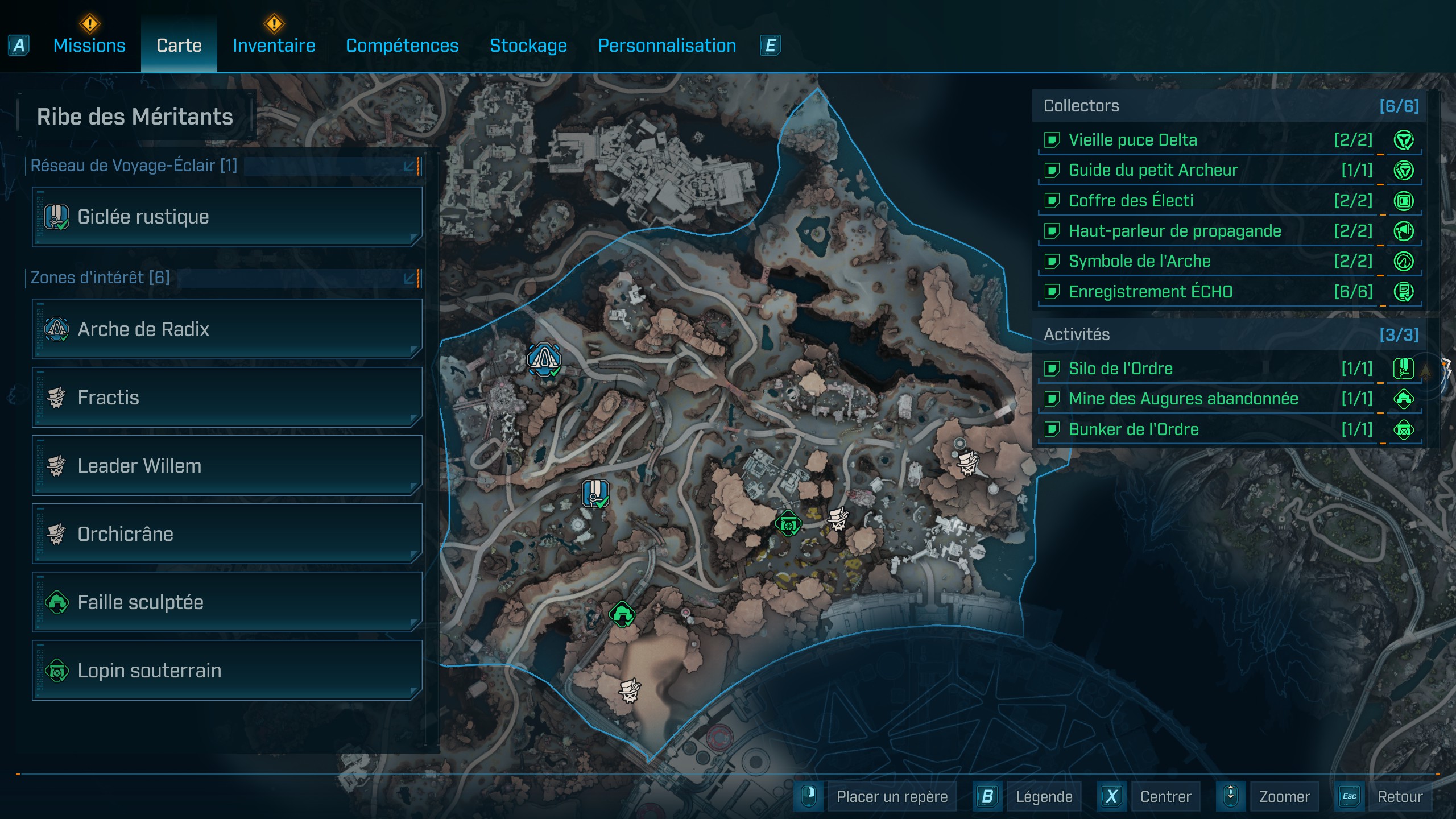Click the Arche de Radix map marker
Screen dimensions: 1456x819
coord(544,359)
